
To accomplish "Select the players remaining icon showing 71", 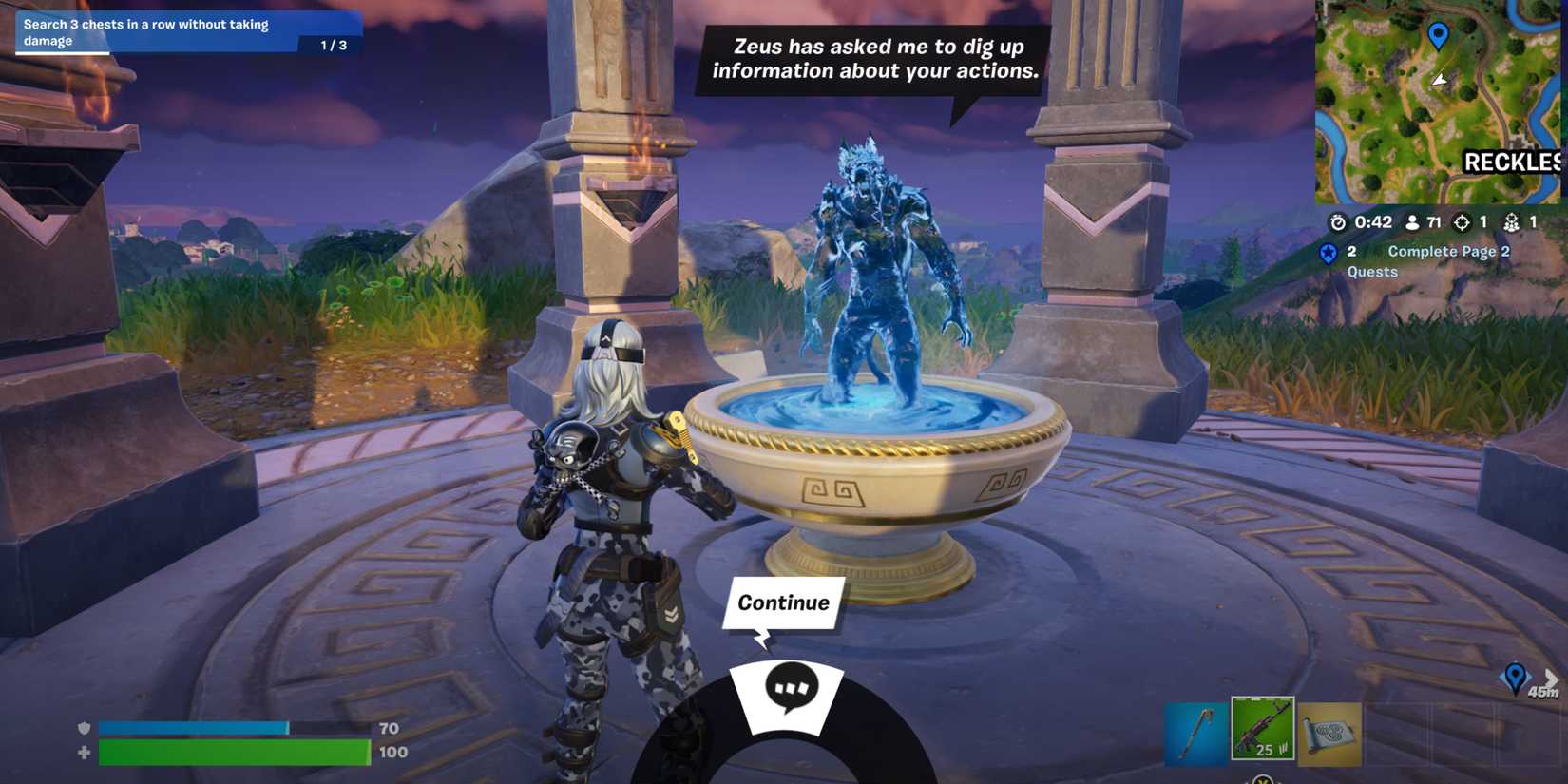I will point(1411,222).
